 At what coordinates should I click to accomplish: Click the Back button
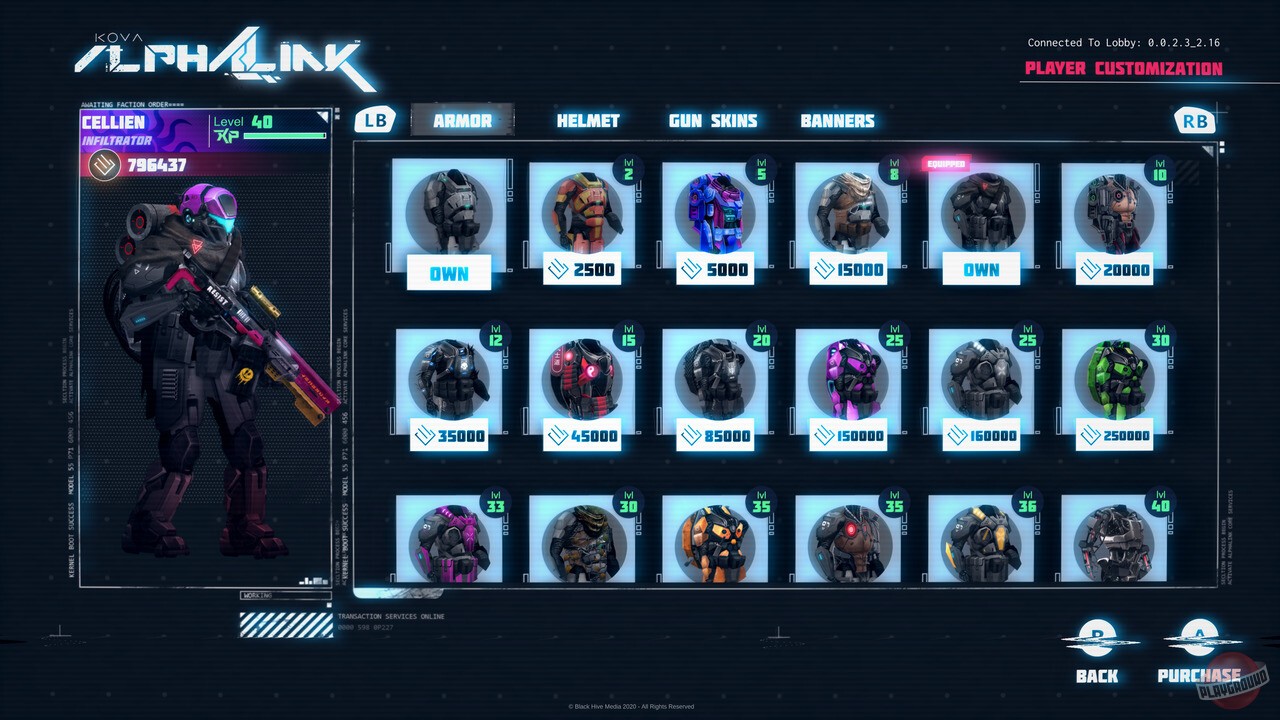click(x=1095, y=675)
